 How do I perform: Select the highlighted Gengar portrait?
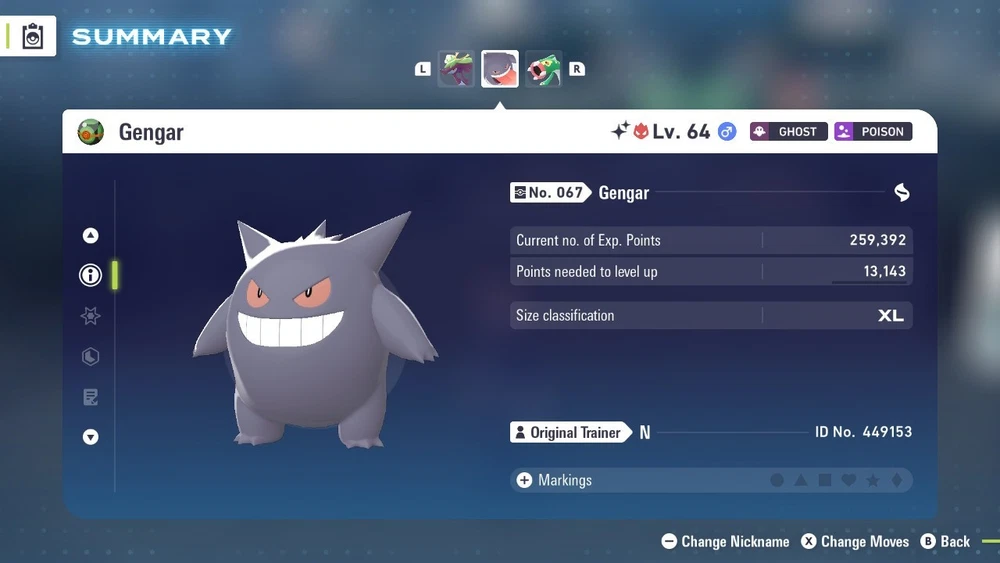pos(500,69)
